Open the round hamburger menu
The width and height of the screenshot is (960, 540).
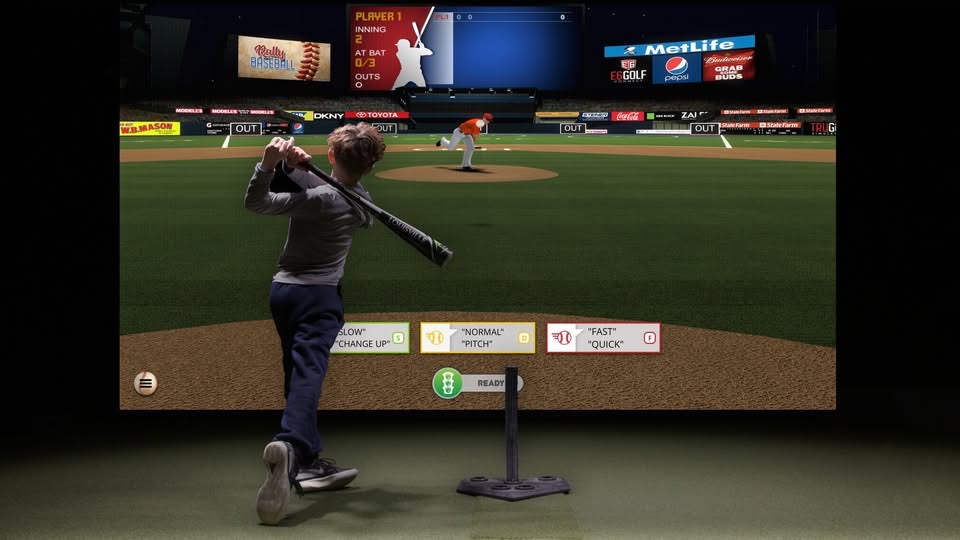(146, 382)
